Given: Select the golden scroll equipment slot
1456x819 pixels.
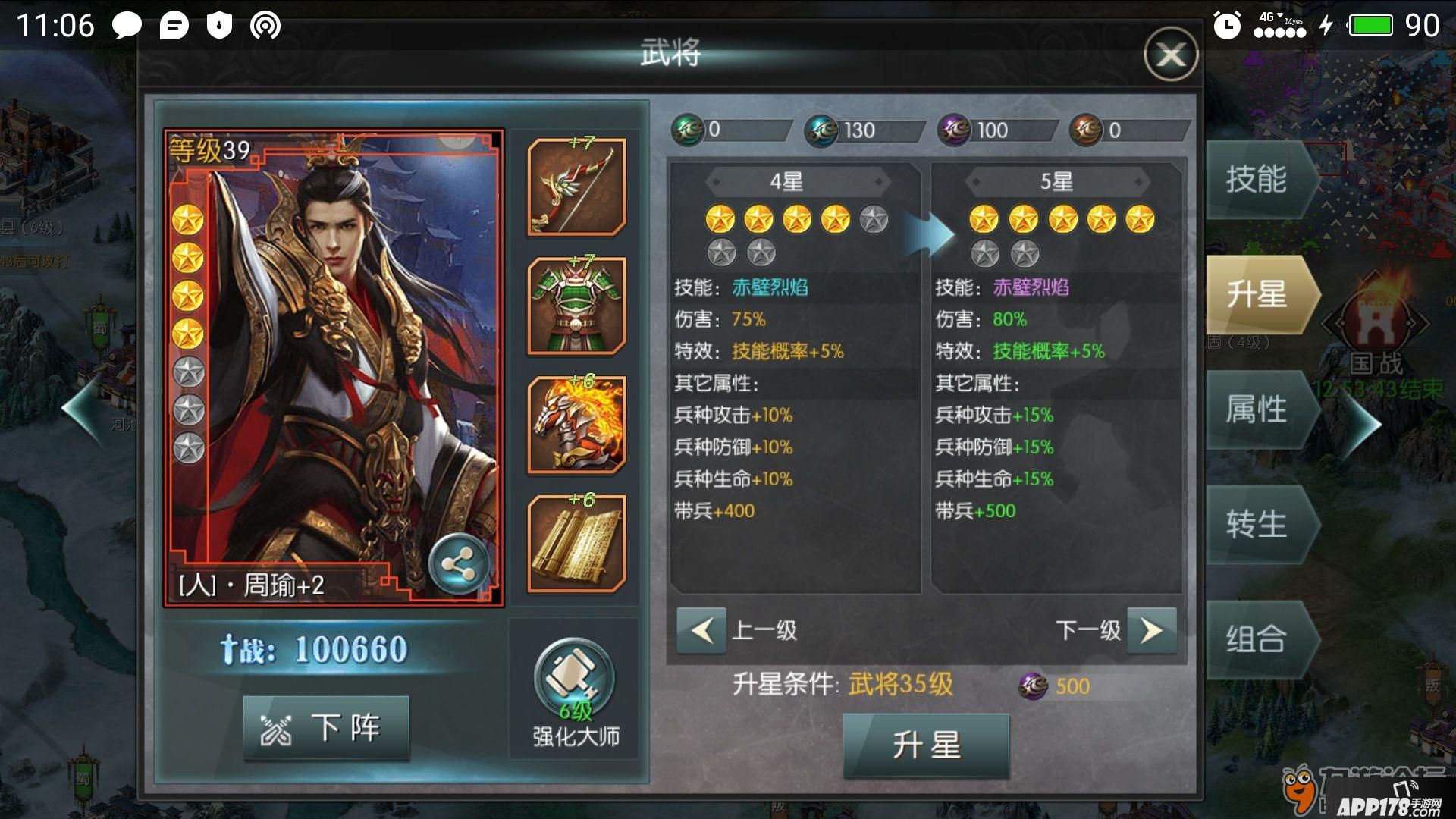Looking at the screenshot, I should (x=576, y=543).
